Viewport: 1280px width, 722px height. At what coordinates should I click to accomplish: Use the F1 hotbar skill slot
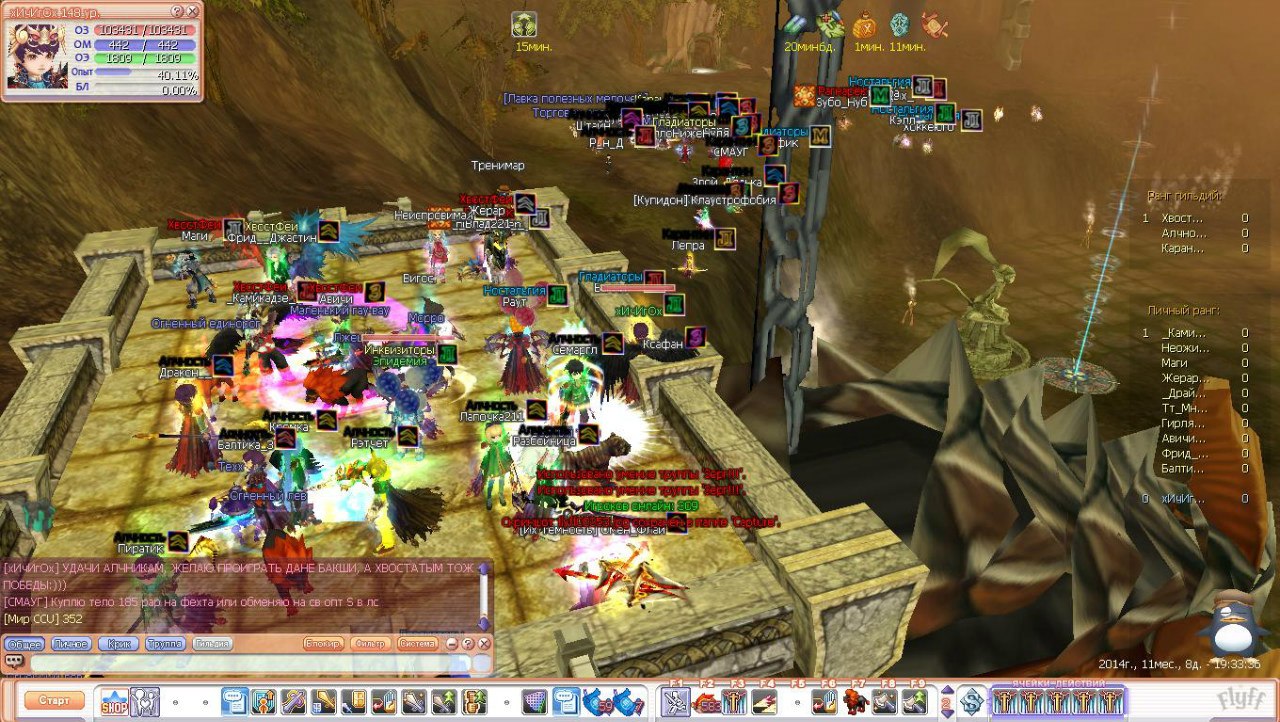coord(675,702)
